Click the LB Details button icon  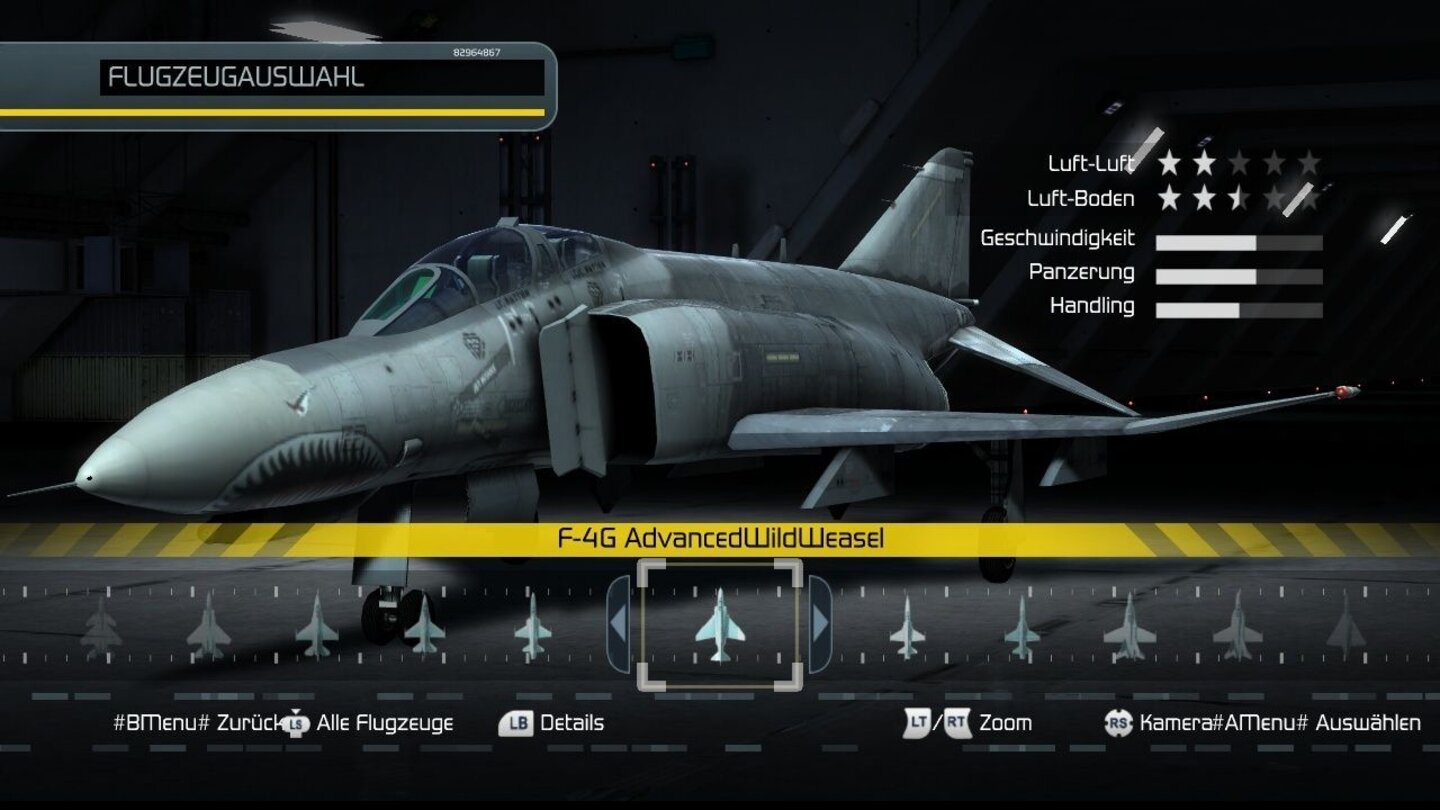tap(516, 723)
